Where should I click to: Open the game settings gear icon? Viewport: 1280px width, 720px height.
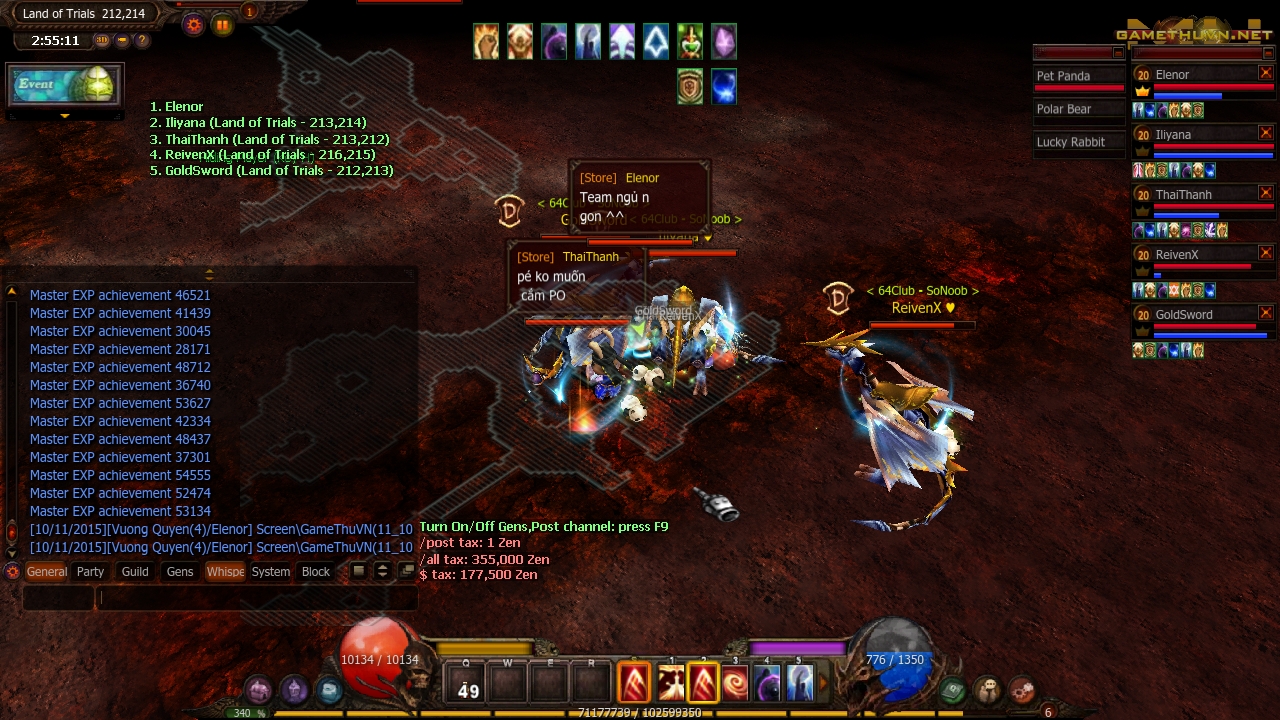[x=193, y=26]
